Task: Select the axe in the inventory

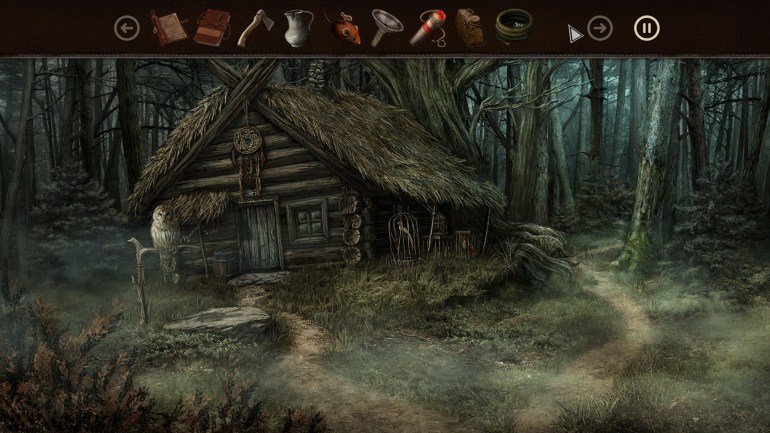Action: 254,28
